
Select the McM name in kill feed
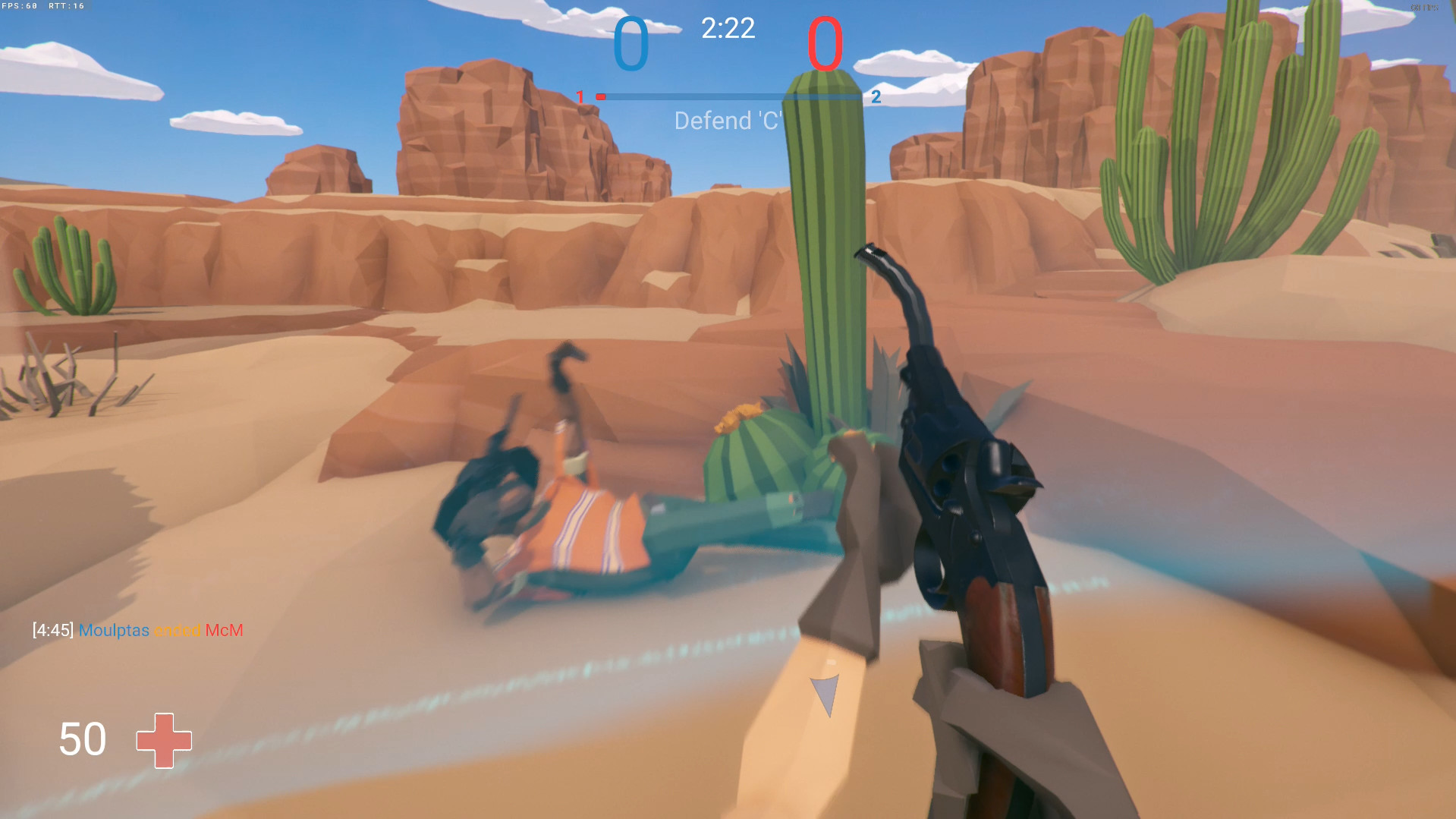click(224, 630)
